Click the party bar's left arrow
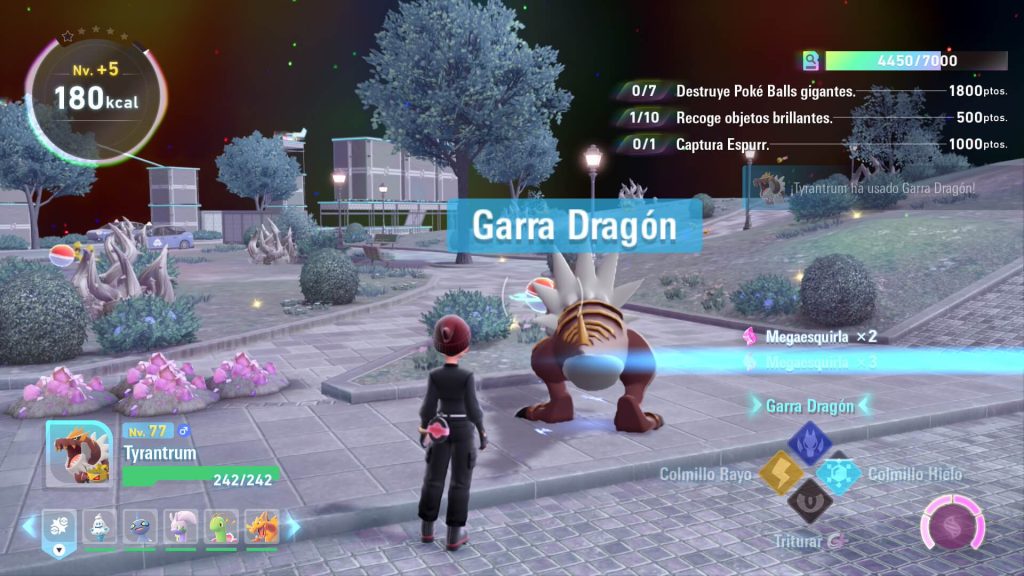This screenshot has width=1024, height=576. 28,526
